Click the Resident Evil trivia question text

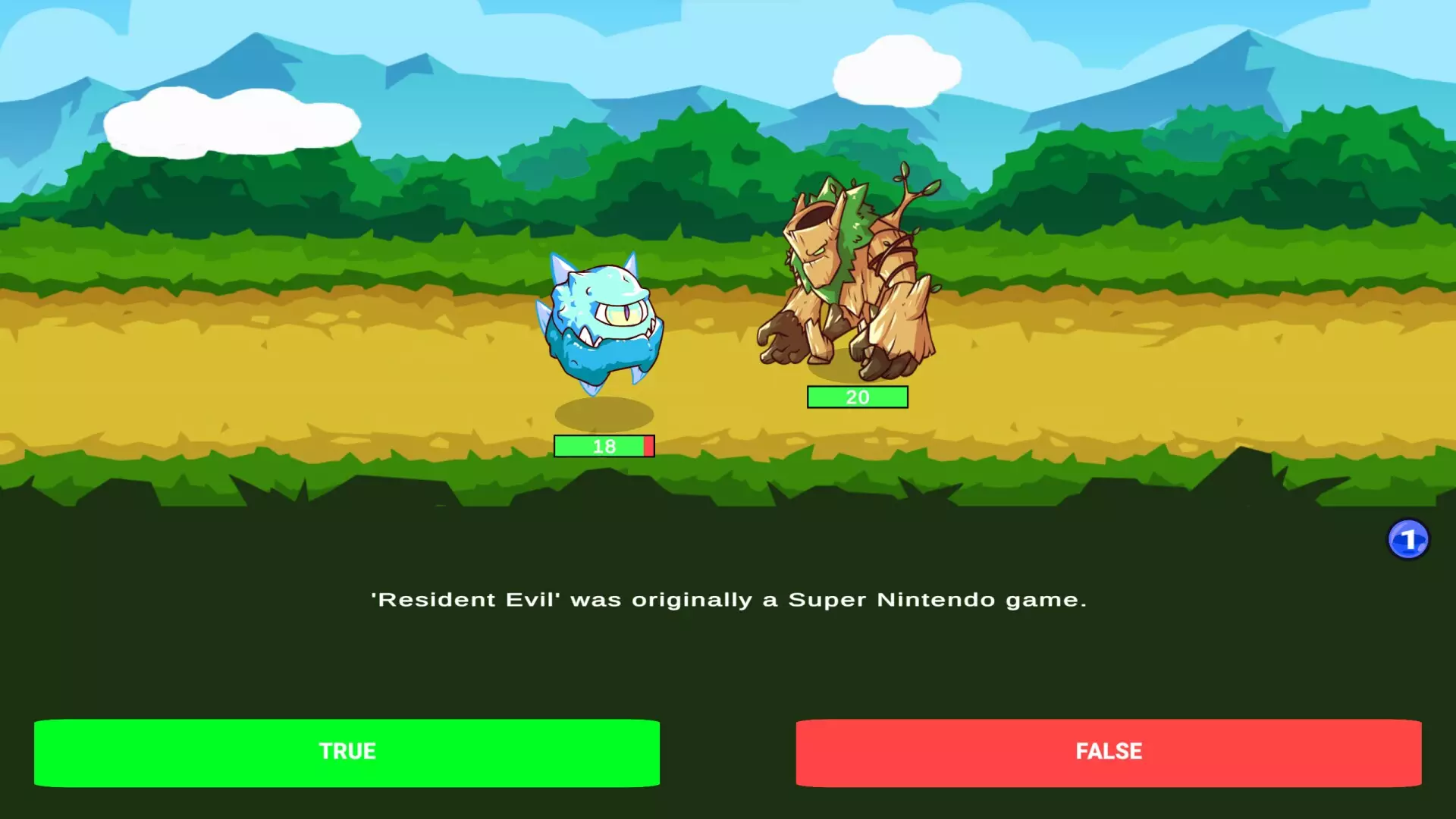(728, 599)
